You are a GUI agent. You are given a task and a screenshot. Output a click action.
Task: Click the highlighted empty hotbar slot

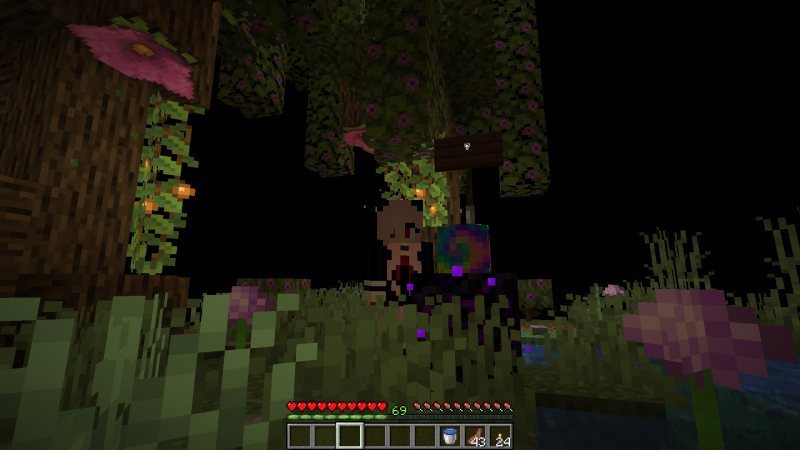pyautogui.click(x=349, y=436)
